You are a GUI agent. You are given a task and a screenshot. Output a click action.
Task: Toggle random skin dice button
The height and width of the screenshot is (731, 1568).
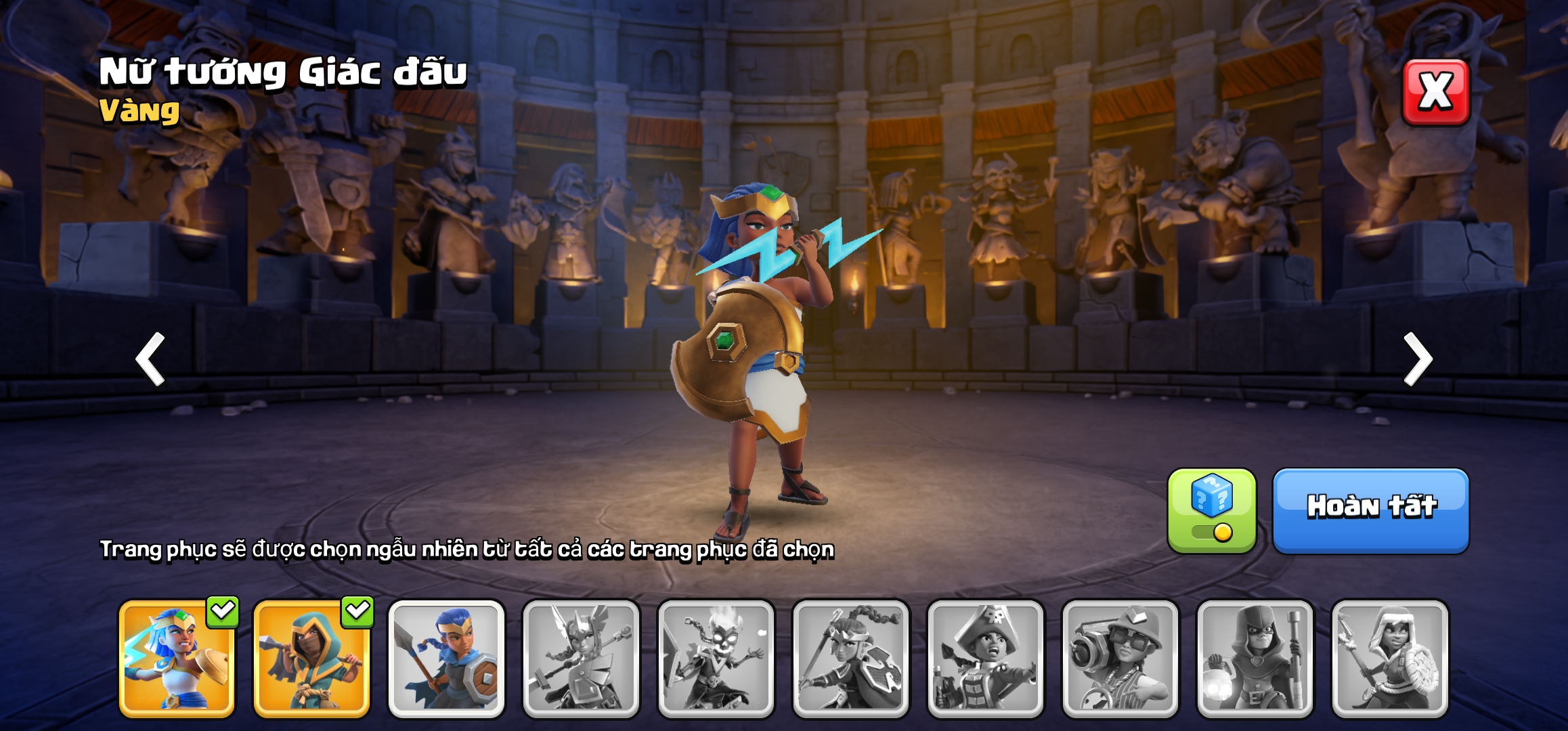[x=1211, y=511]
